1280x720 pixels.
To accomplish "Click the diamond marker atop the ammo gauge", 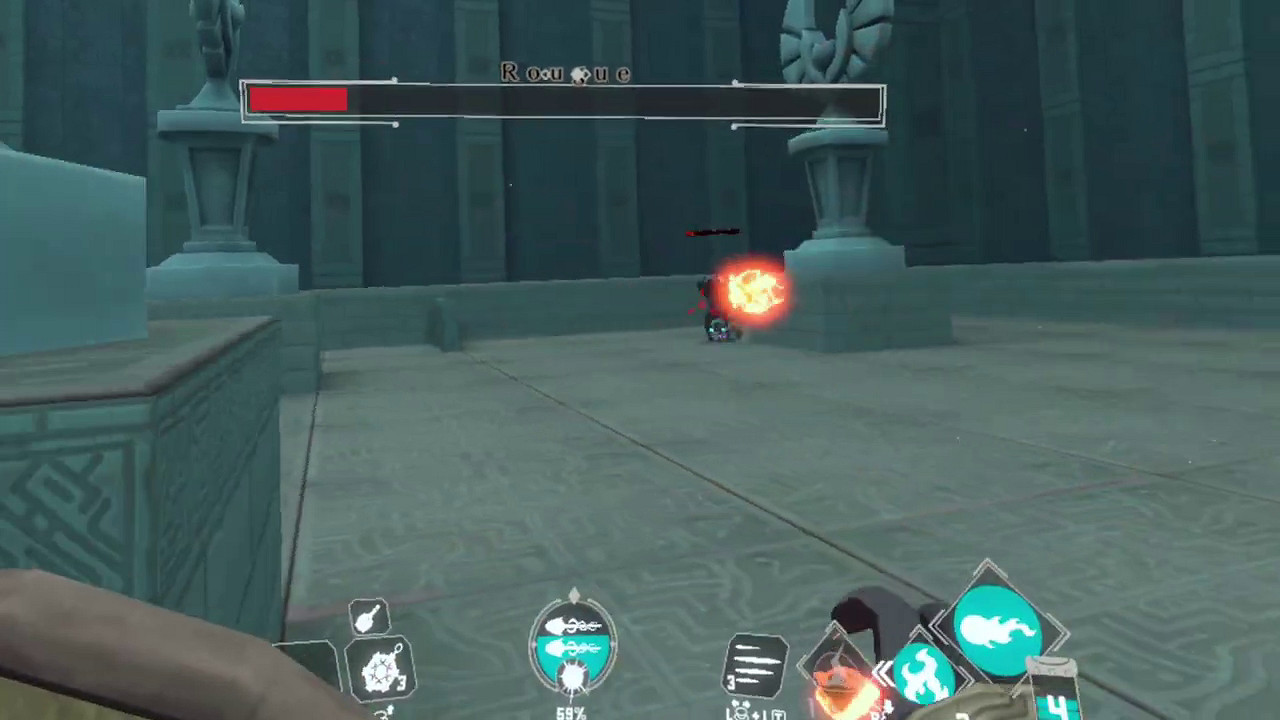I will point(573,594).
